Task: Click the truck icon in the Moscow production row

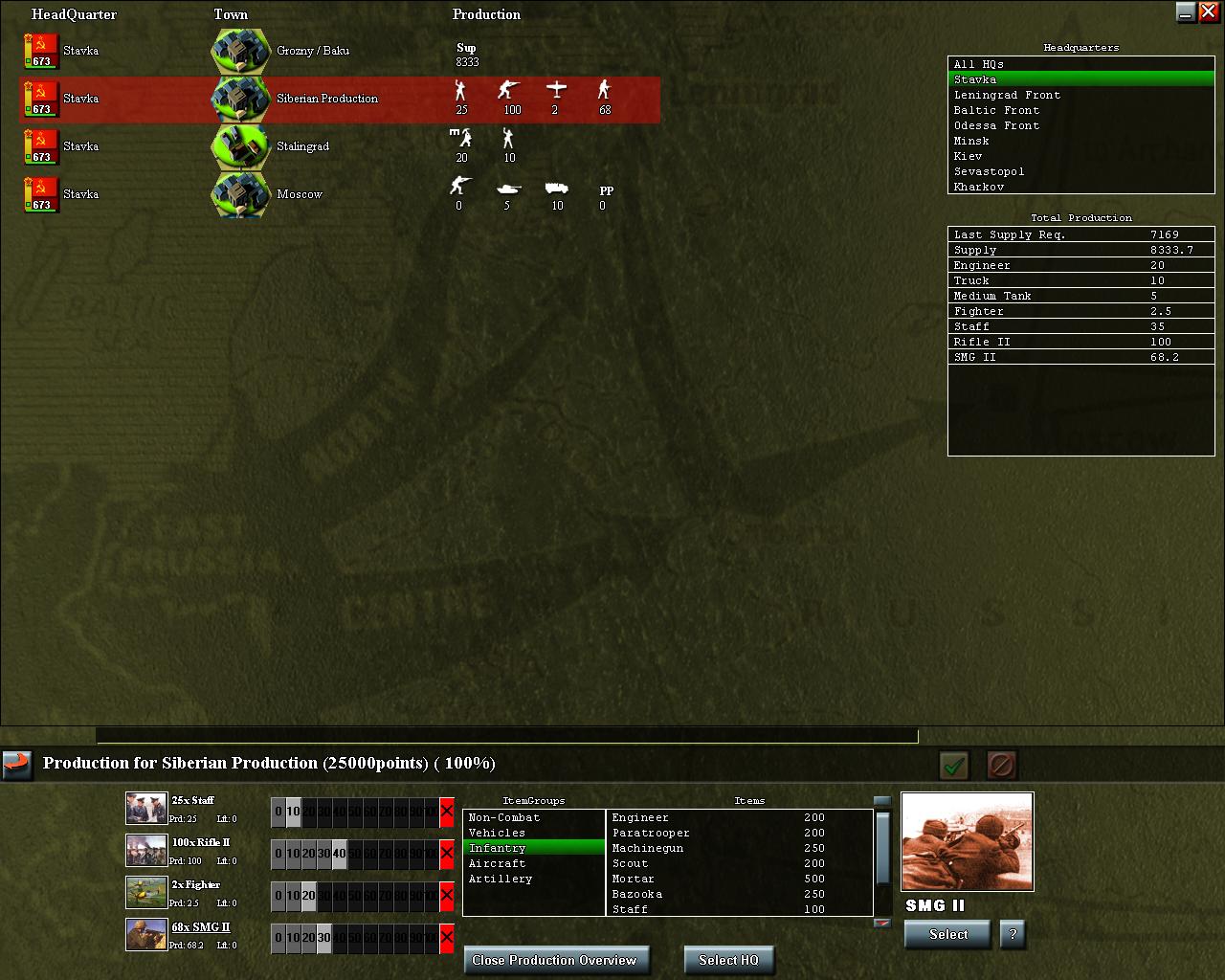Action: pyautogui.click(x=556, y=190)
